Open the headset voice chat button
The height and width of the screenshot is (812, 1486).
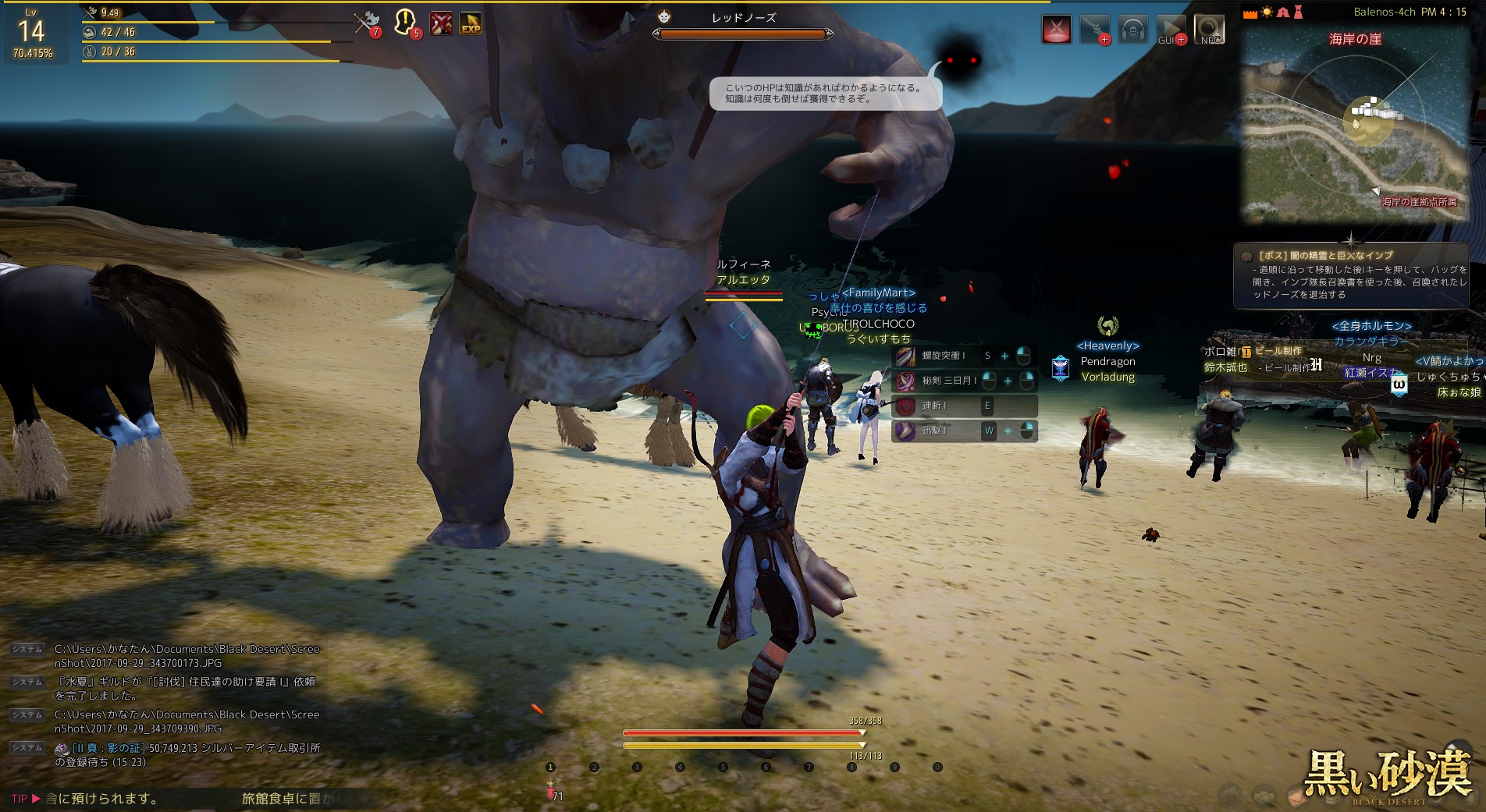(1132, 30)
